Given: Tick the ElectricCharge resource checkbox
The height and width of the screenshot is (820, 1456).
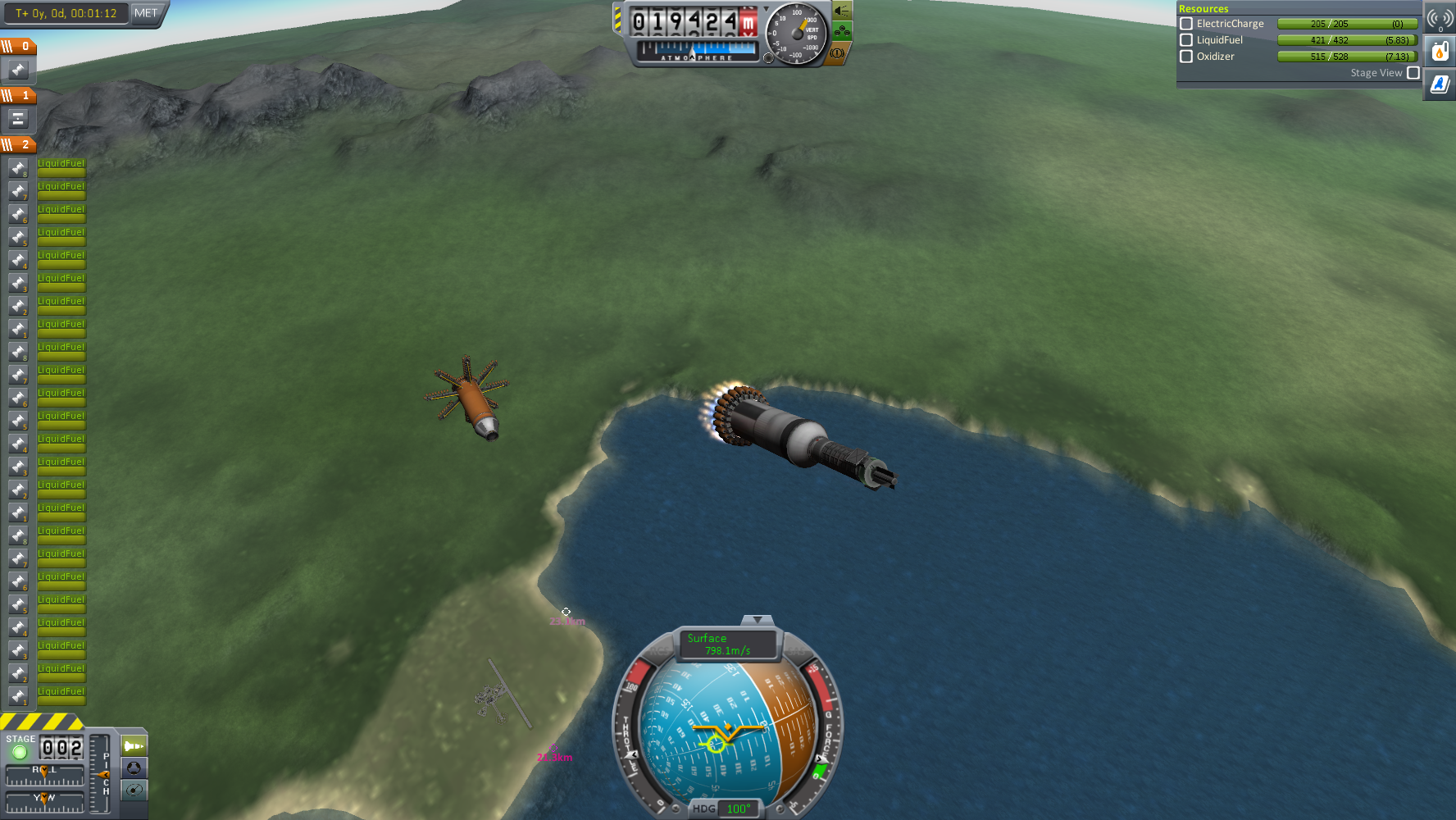Looking at the screenshot, I should click(1185, 24).
